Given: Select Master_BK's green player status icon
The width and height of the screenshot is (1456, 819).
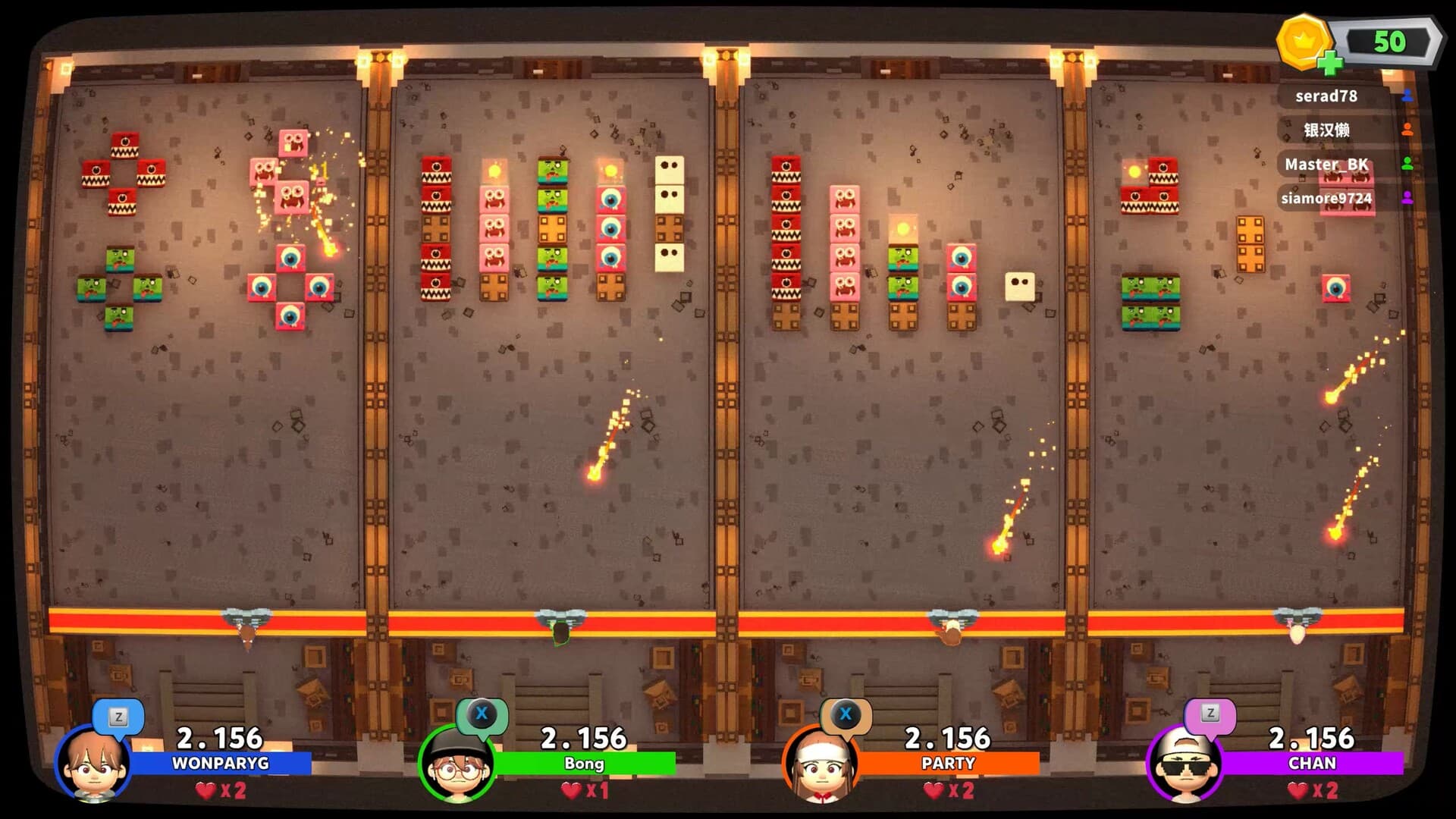Looking at the screenshot, I should point(1407,162).
